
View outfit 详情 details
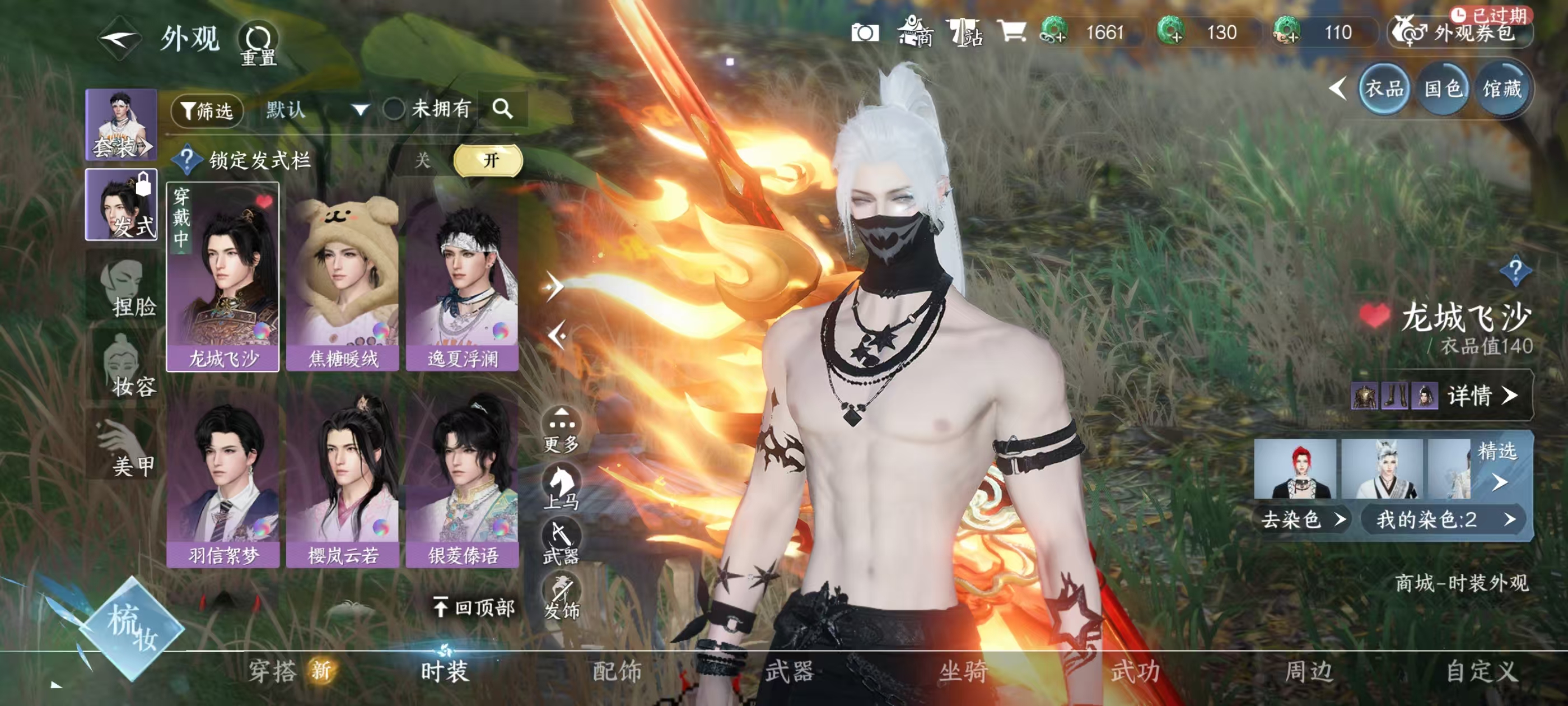[x=1480, y=396]
